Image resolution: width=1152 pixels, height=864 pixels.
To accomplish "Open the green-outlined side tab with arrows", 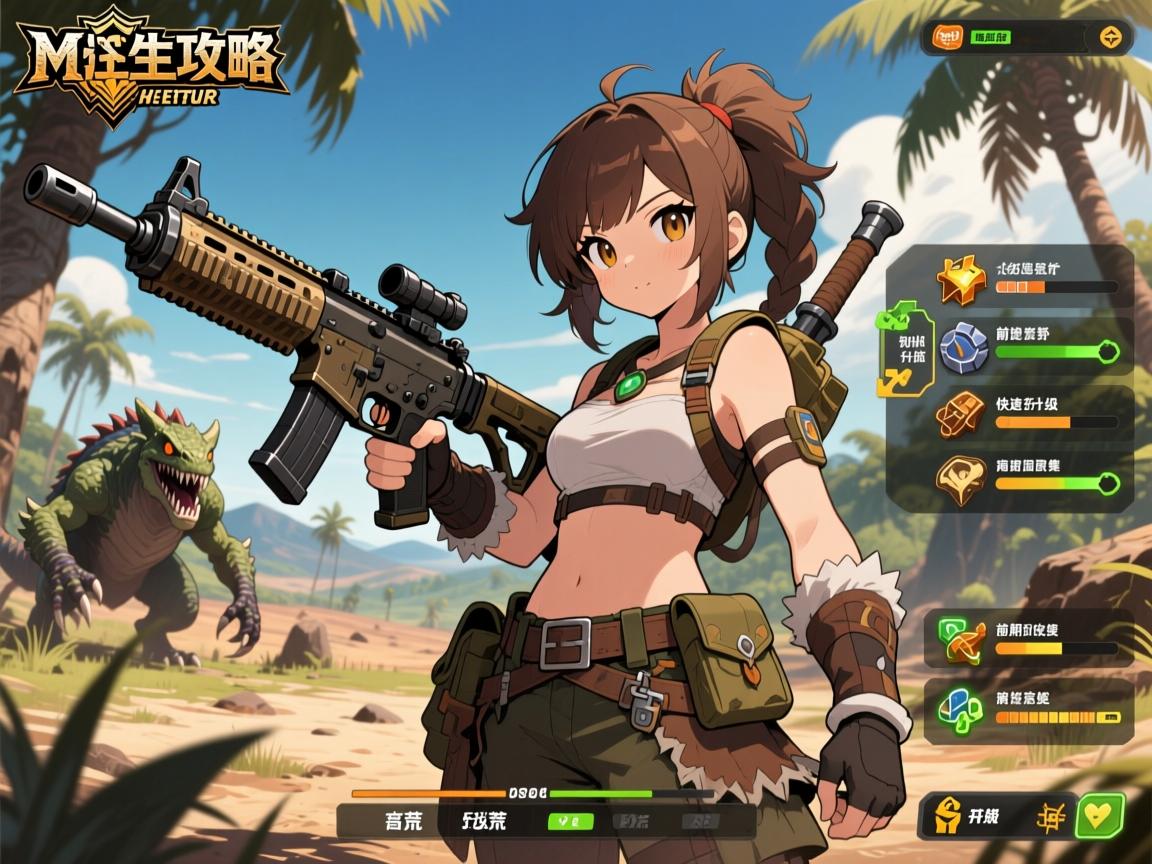I will 906,347.
